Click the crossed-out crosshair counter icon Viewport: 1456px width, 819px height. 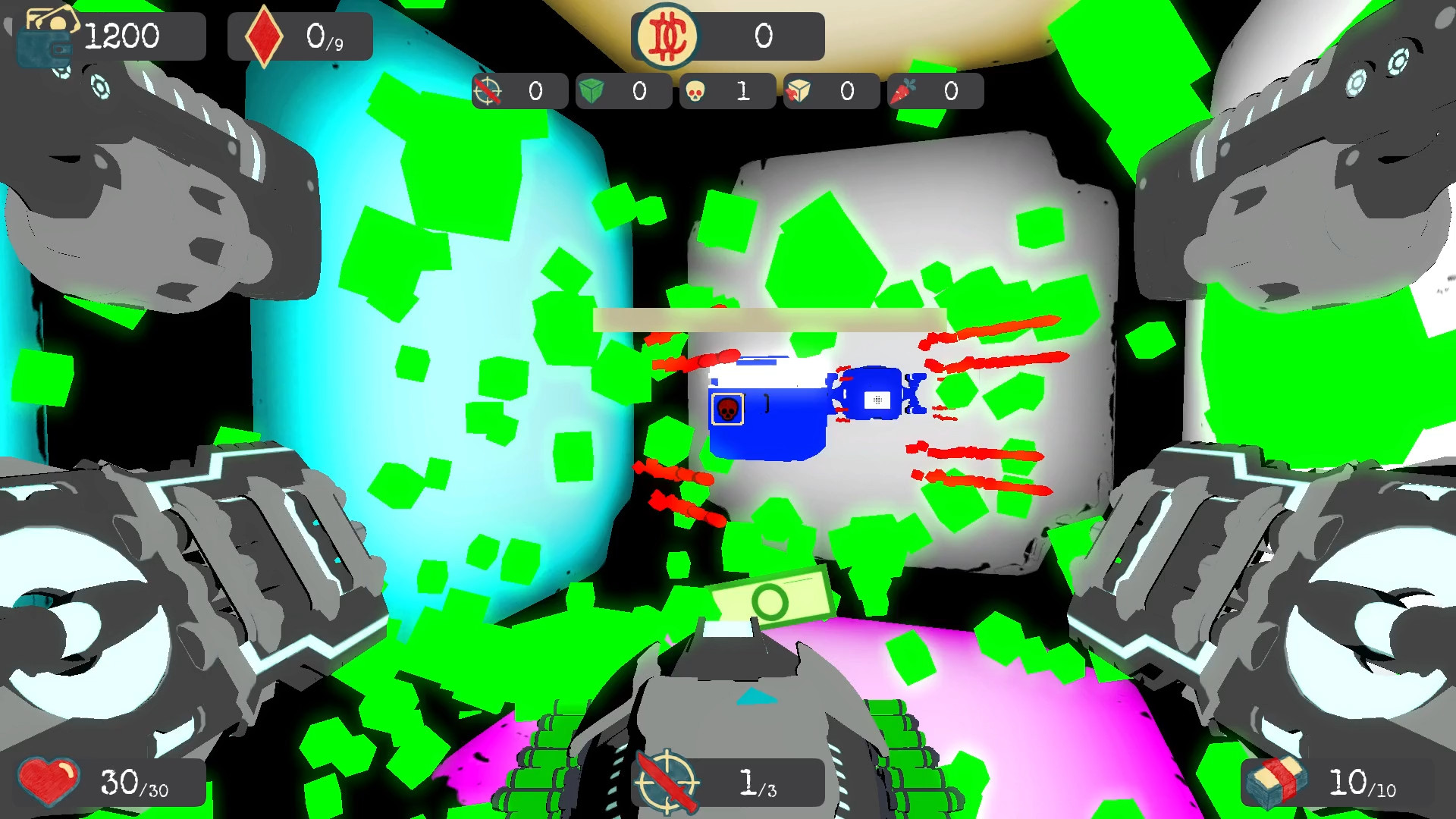click(x=488, y=91)
